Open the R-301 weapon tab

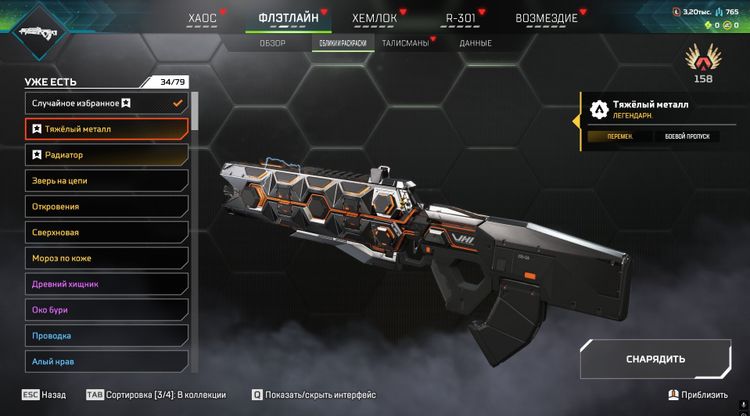[x=460, y=18]
